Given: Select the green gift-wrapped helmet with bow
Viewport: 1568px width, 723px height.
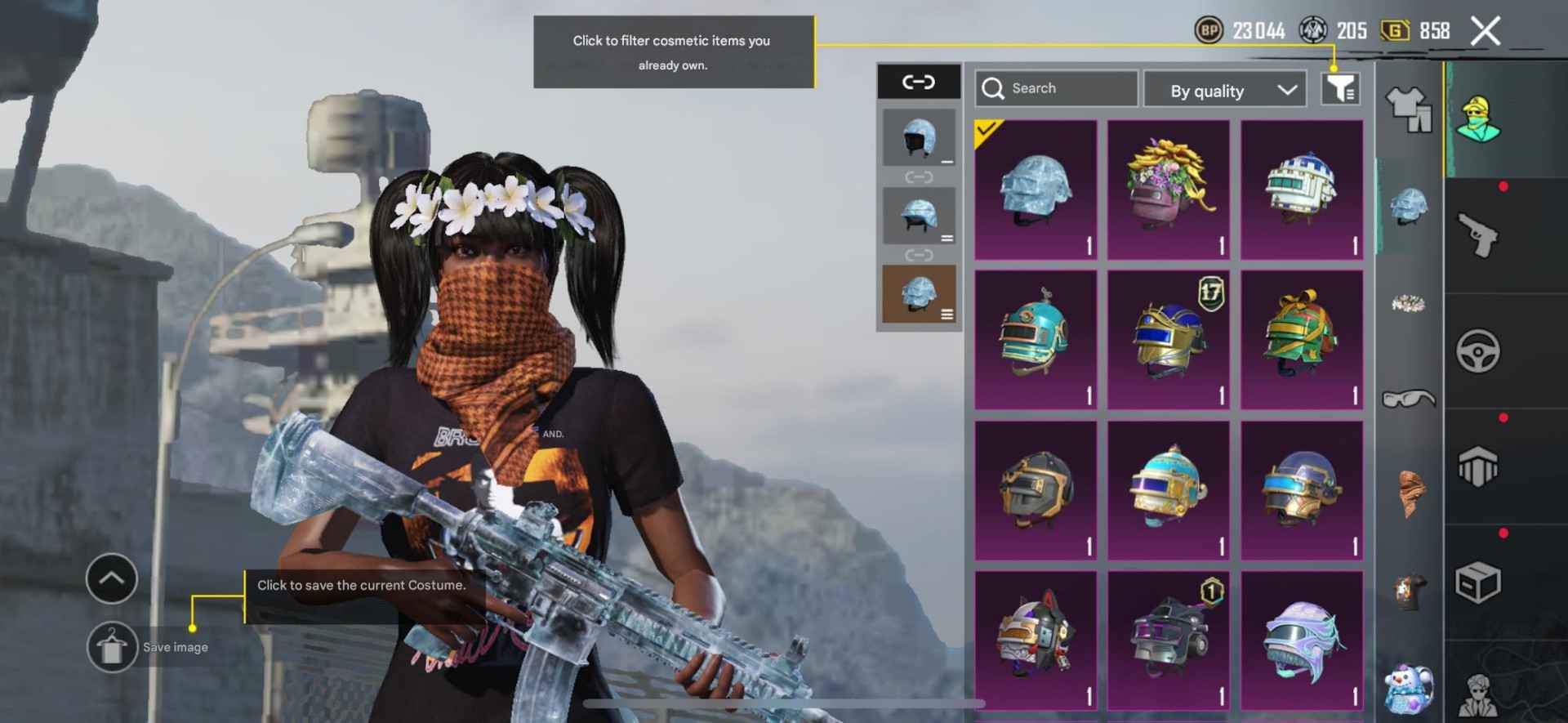Looking at the screenshot, I should point(1302,340).
